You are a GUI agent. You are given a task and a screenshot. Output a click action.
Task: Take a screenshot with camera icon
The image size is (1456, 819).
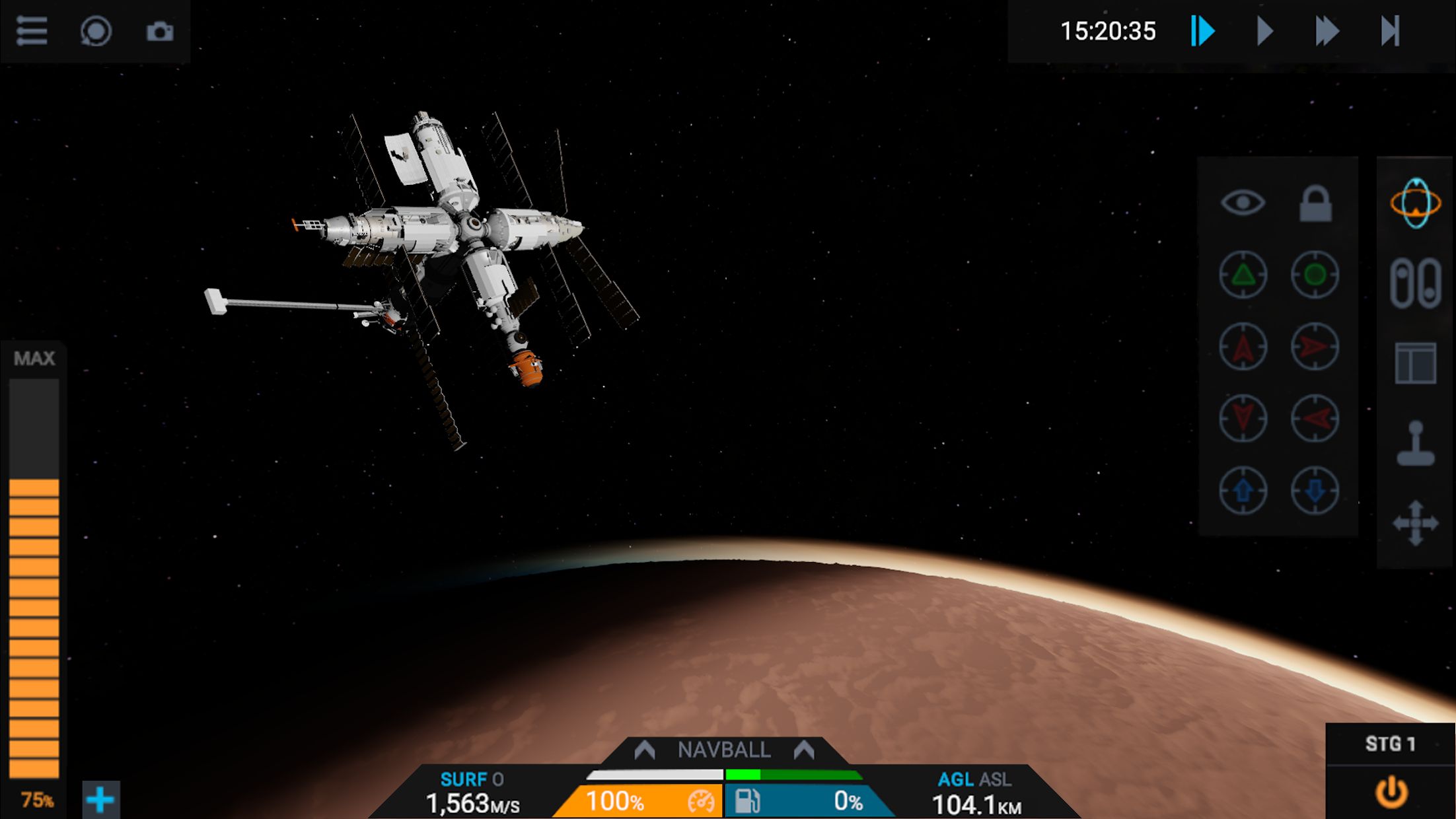(160, 31)
